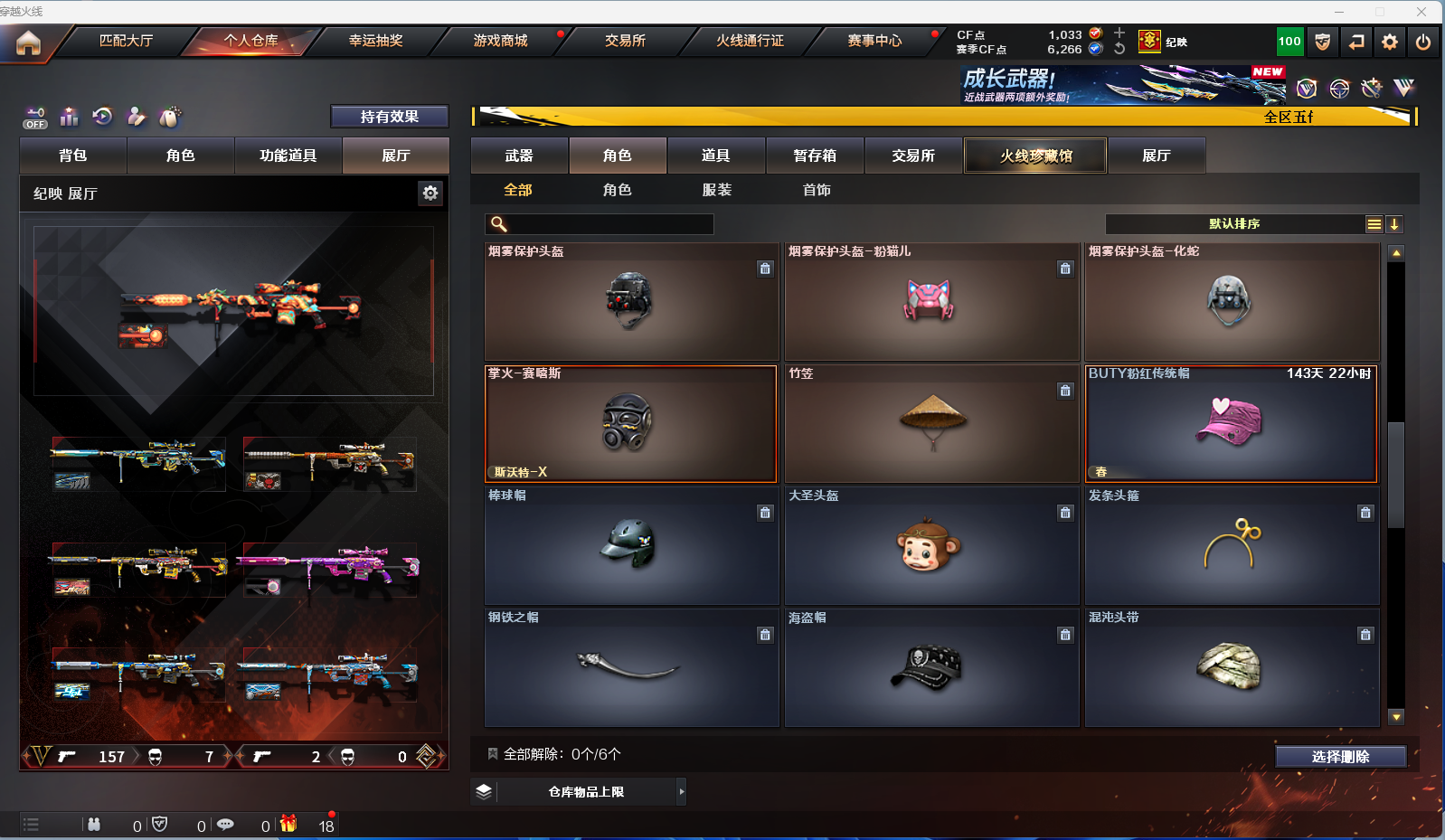Open the 交易所 top menu entry
Viewport: 1445px width, 840px height.
[x=625, y=41]
